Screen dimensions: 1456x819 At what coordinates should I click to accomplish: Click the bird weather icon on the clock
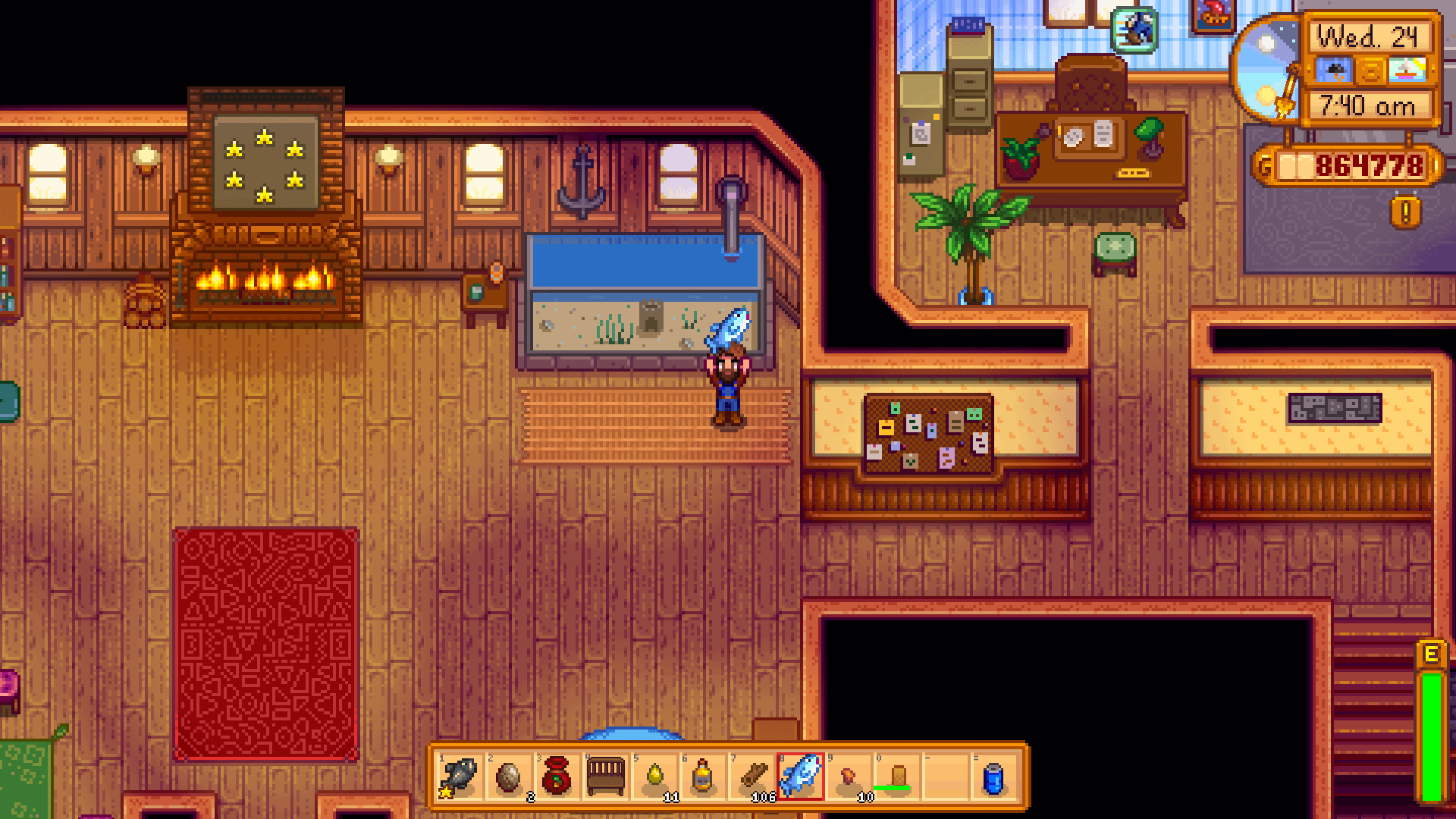(1335, 71)
